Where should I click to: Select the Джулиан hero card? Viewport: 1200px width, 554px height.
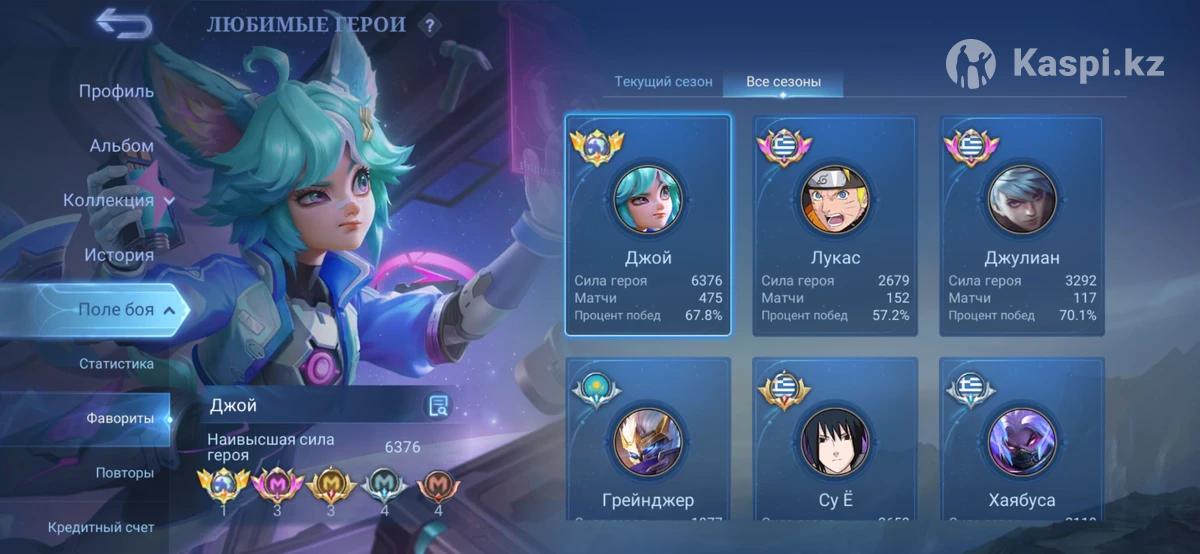click(x=1022, y=225)
